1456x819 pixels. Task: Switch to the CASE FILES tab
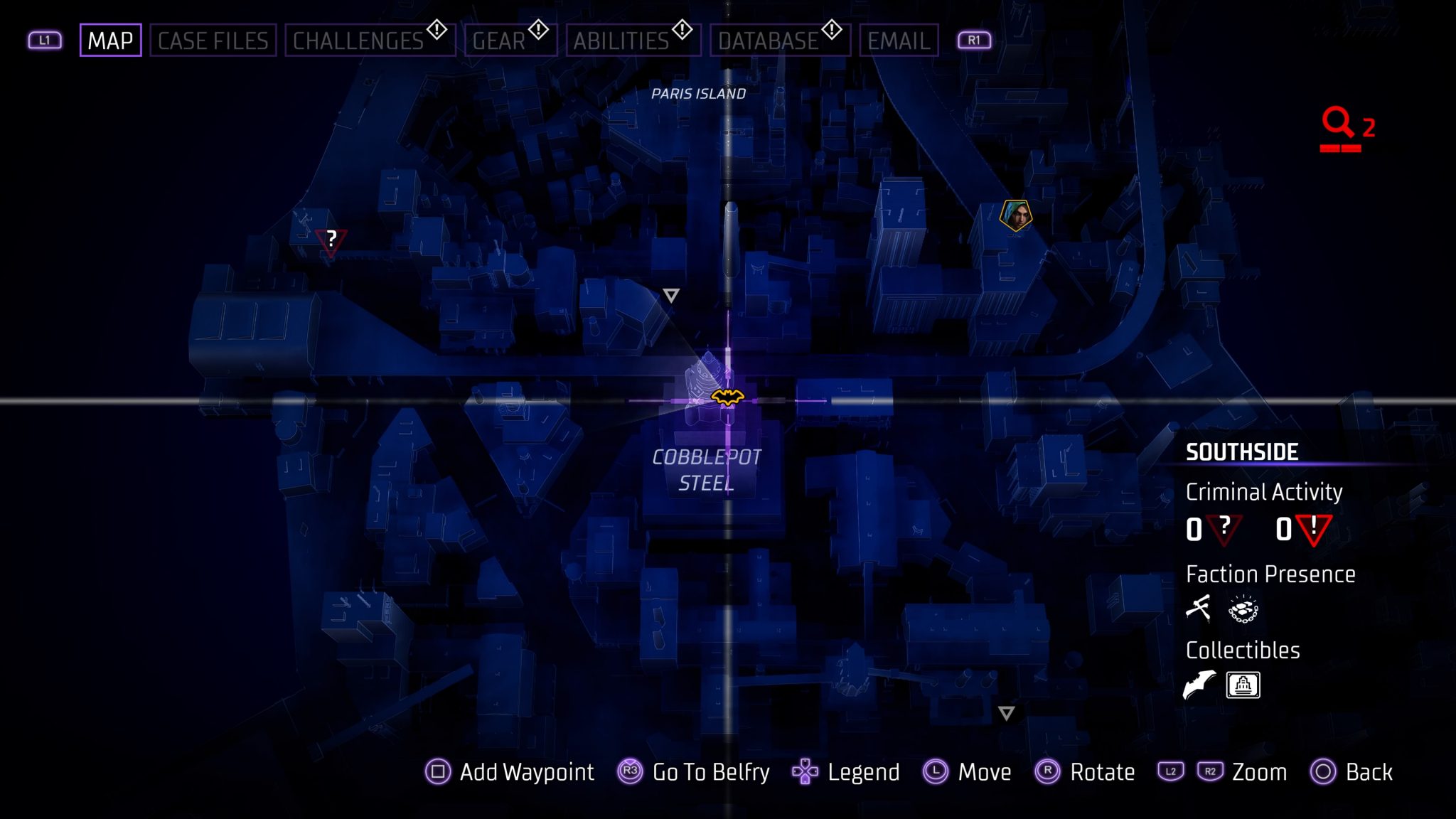(213, 41)
